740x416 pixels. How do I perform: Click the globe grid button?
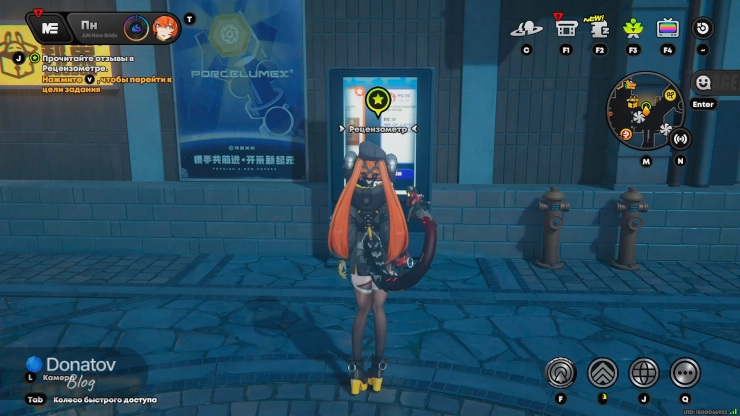(x=643, y=373)
